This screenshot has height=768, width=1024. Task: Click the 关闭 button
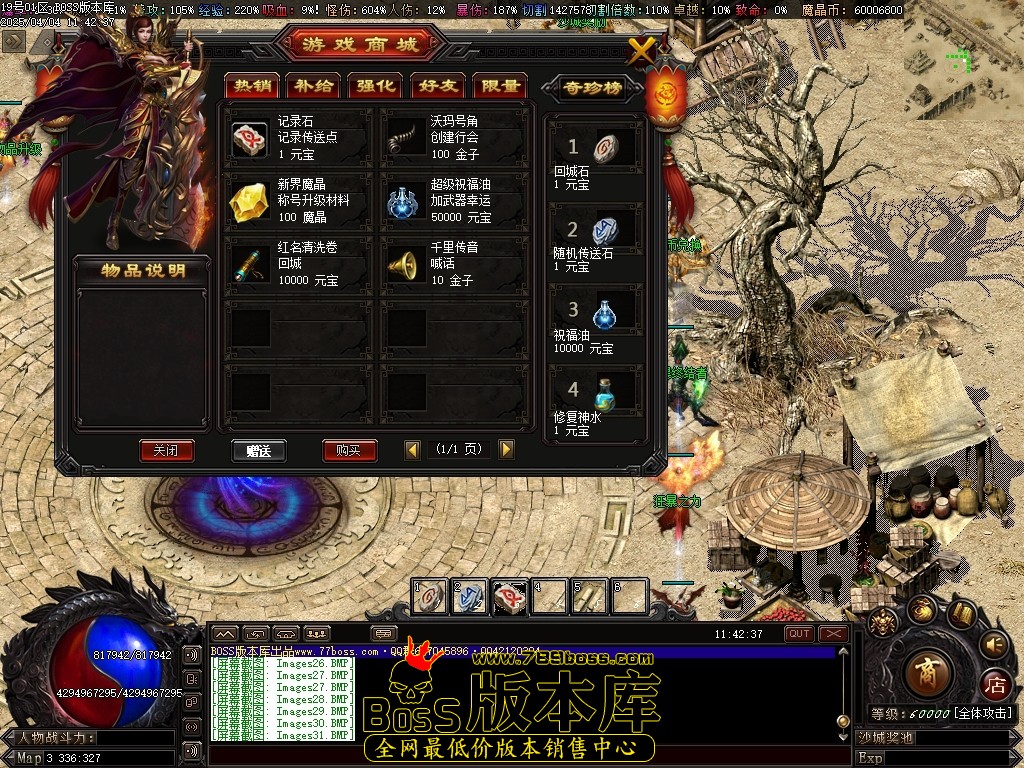[166, 450]
